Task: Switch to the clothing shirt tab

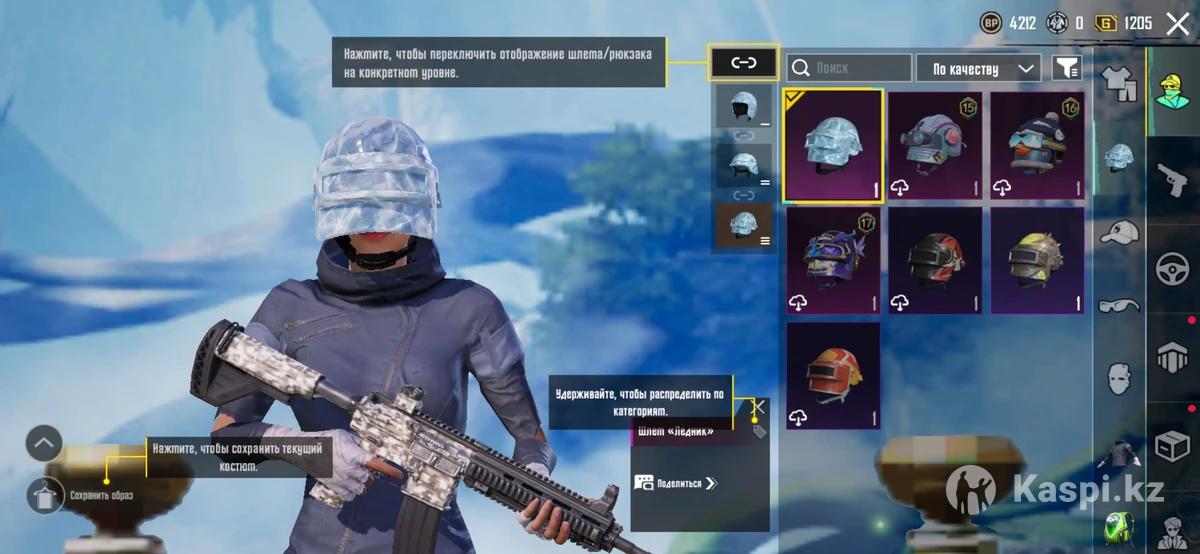Action: click(1117, 82)
